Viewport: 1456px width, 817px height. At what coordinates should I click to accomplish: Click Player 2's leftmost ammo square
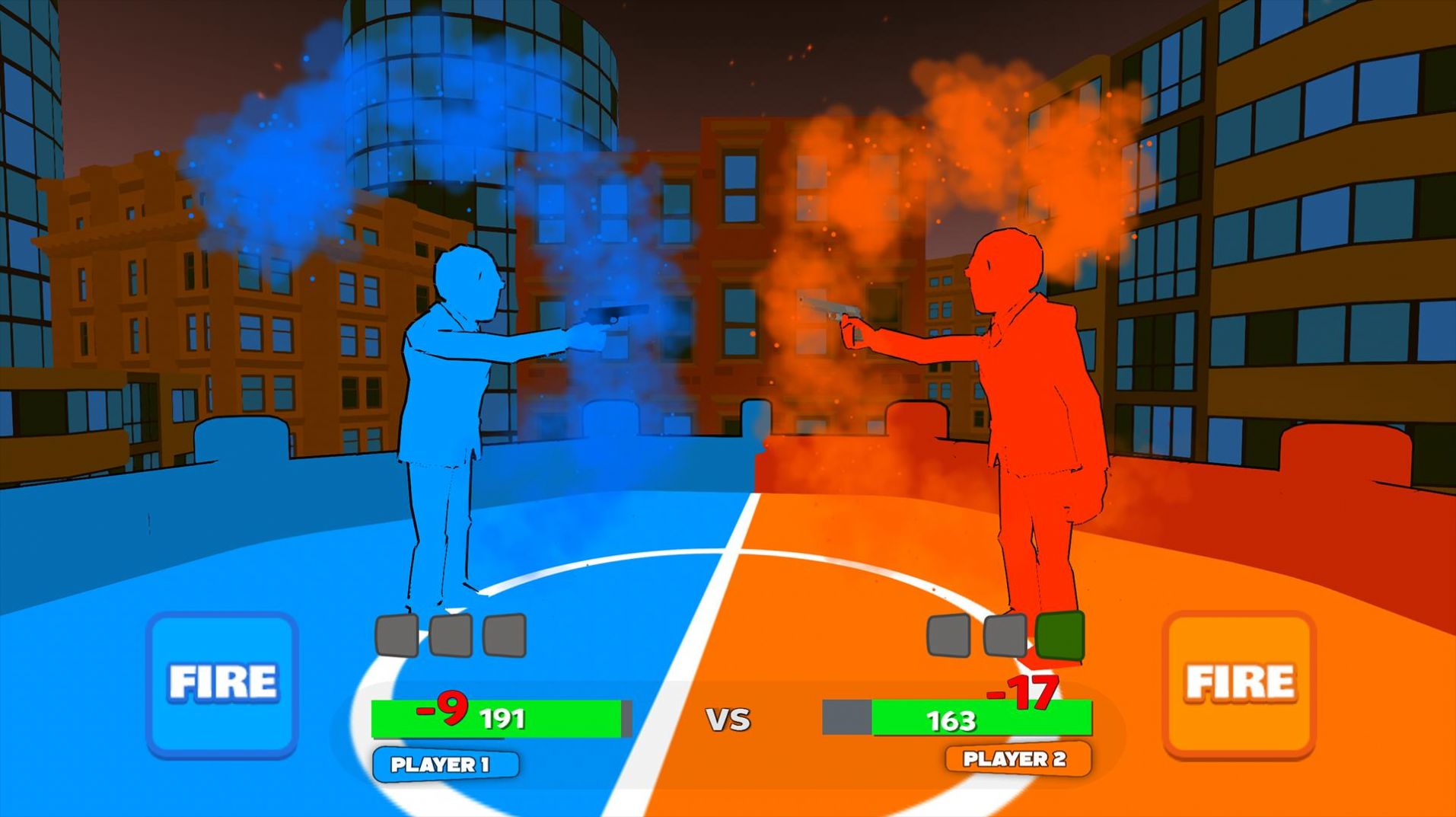pos(947,633)
